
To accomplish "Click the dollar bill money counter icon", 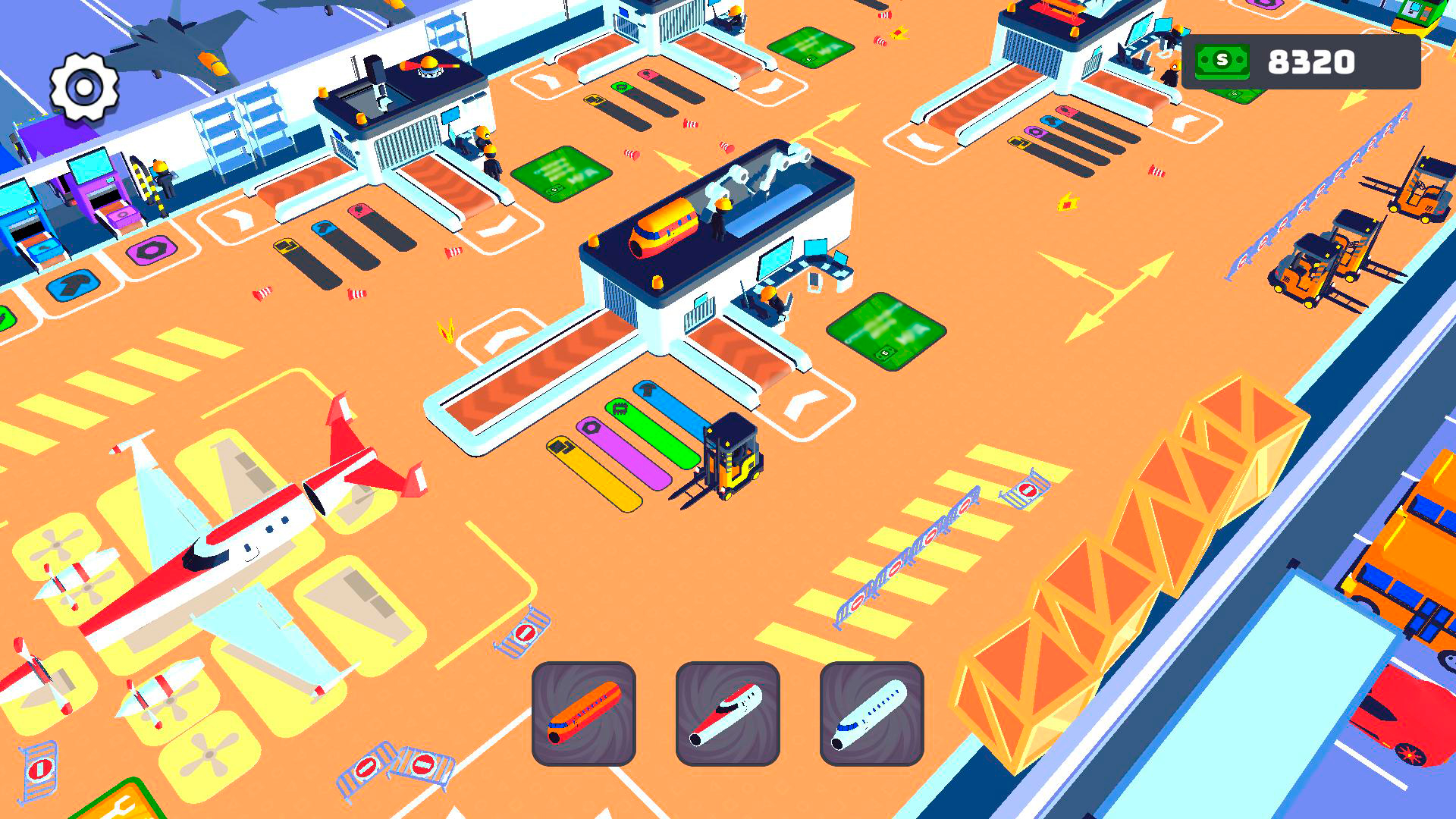I will point(1222,64).
